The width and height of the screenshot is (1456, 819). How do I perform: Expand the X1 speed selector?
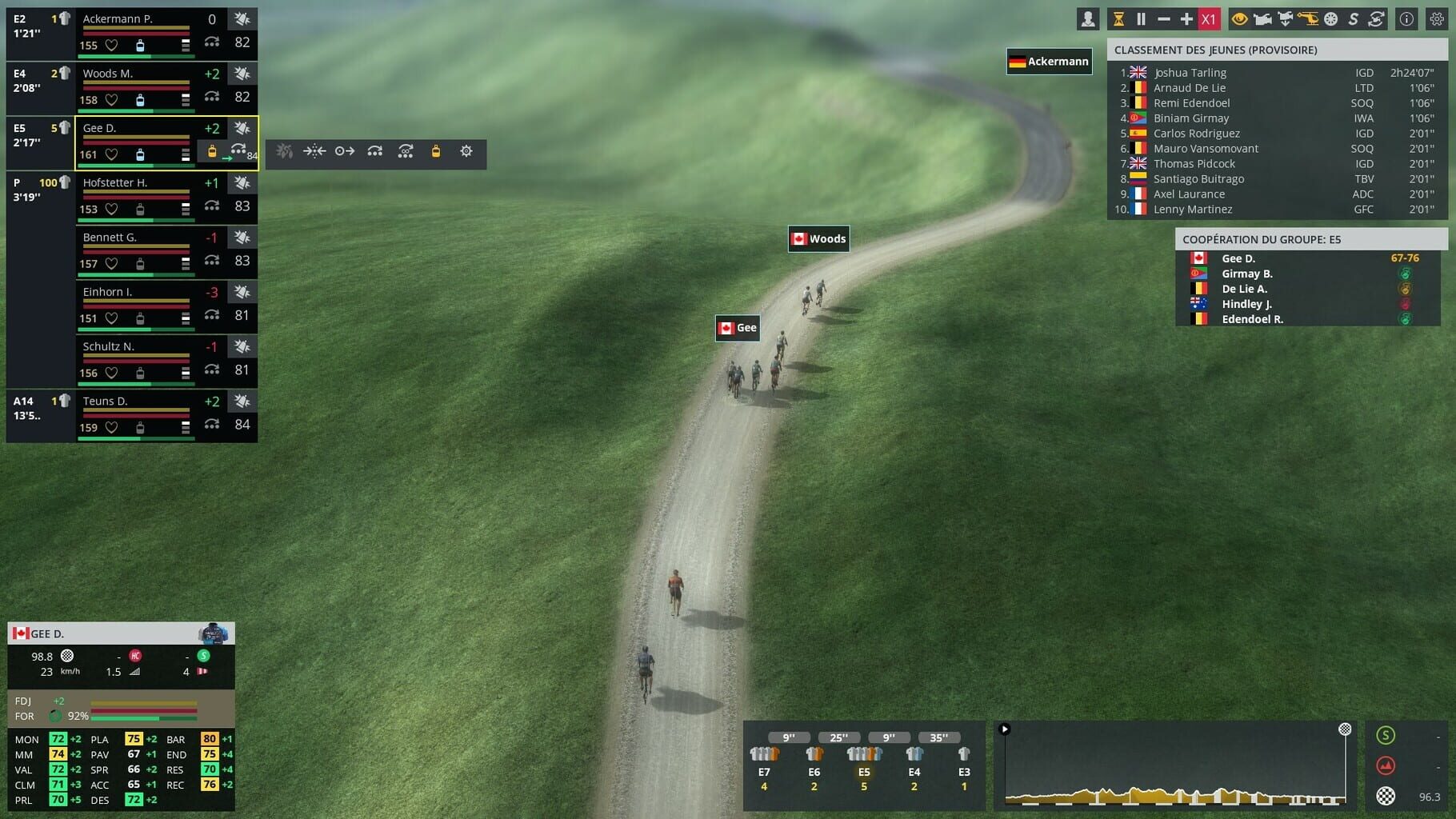[x=1209, y=18]
